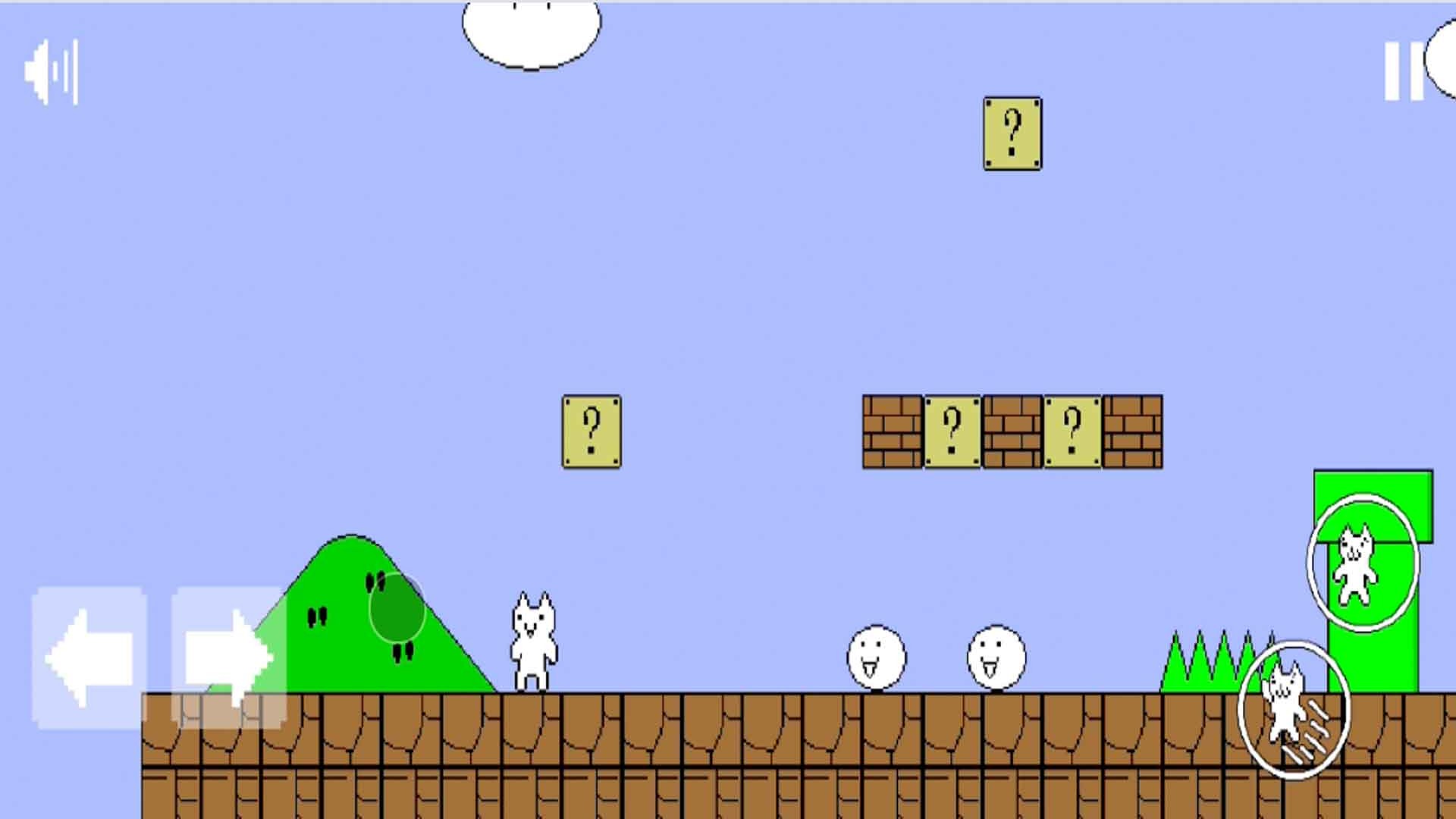This screenshot has width=1456, height=819.
Task: Click the rightmost brick block in the row
Action: point(1134,431)
